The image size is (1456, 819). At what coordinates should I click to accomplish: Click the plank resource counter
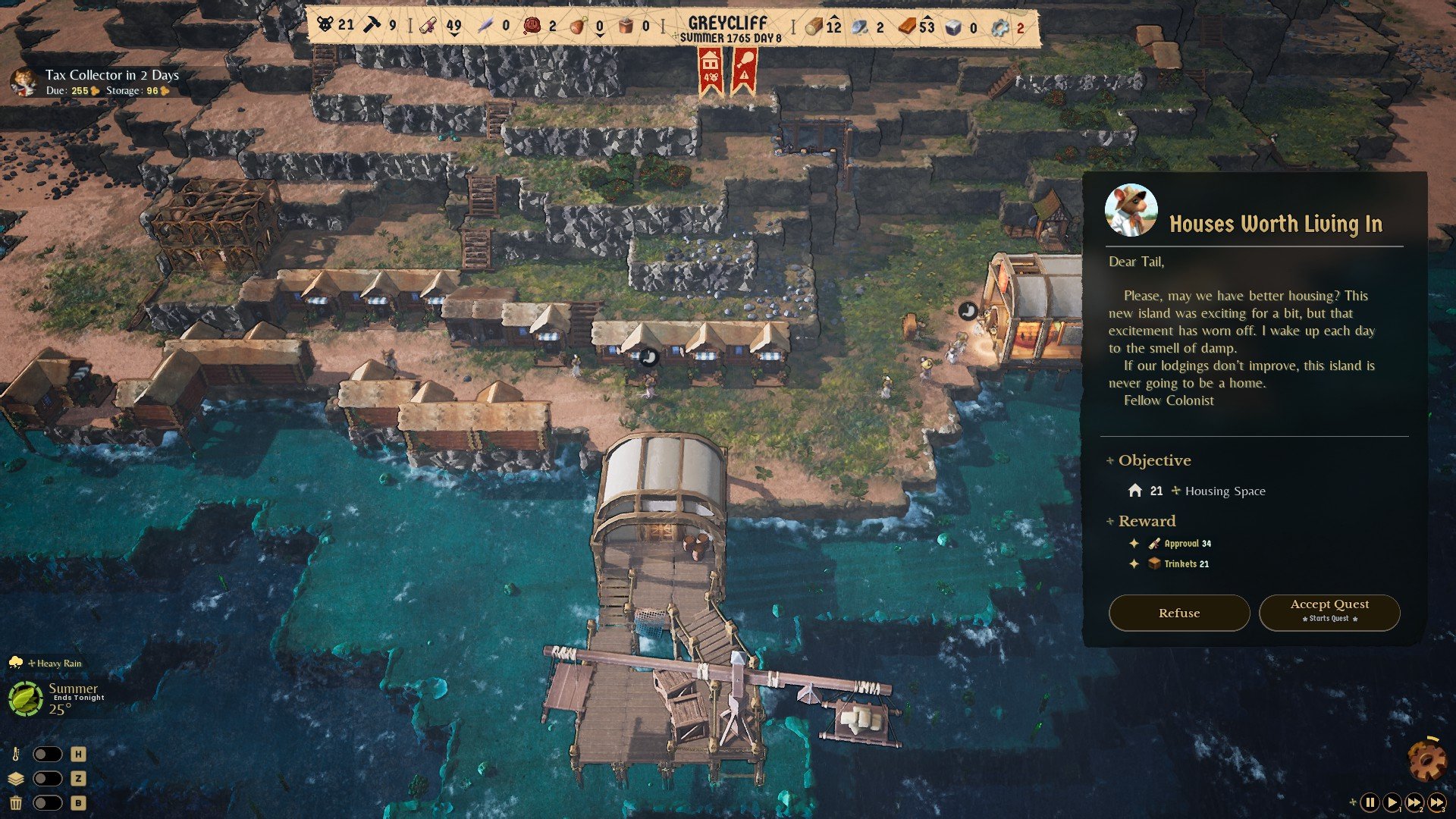click(x=917, y=27)
